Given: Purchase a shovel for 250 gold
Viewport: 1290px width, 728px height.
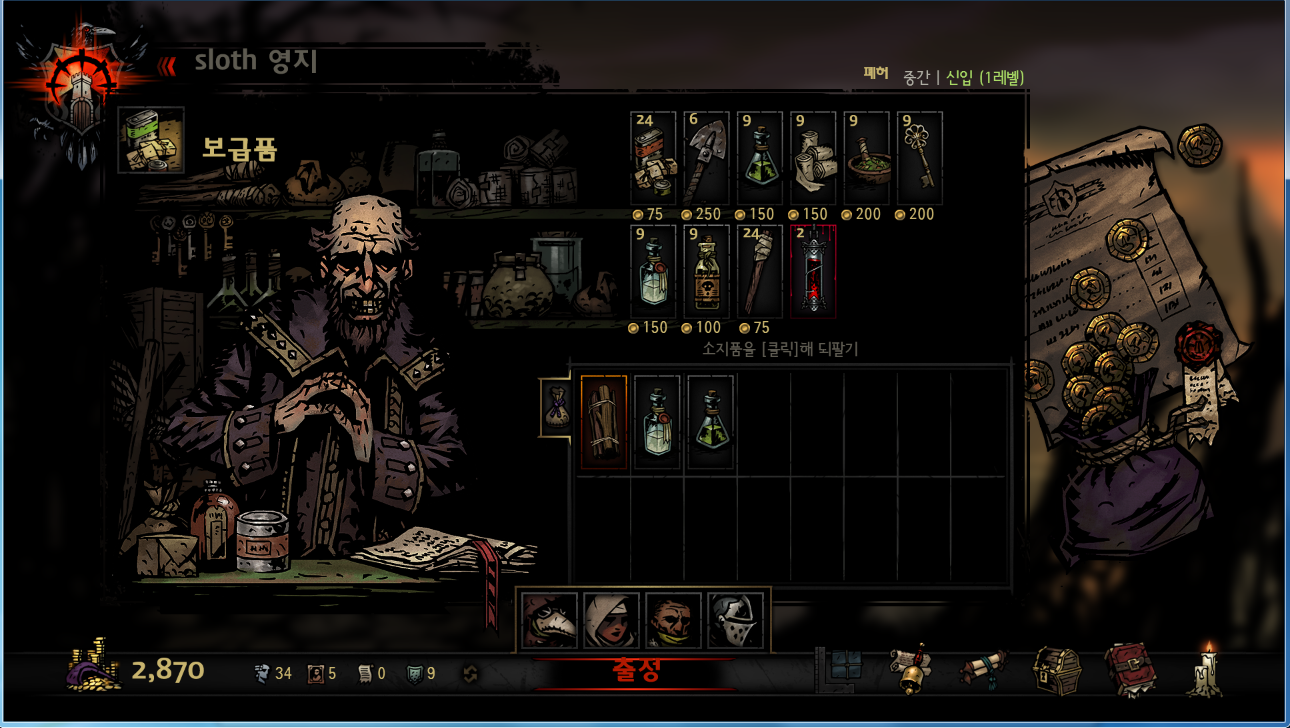Looking at the screenshot, I should [x=706, y=159].
